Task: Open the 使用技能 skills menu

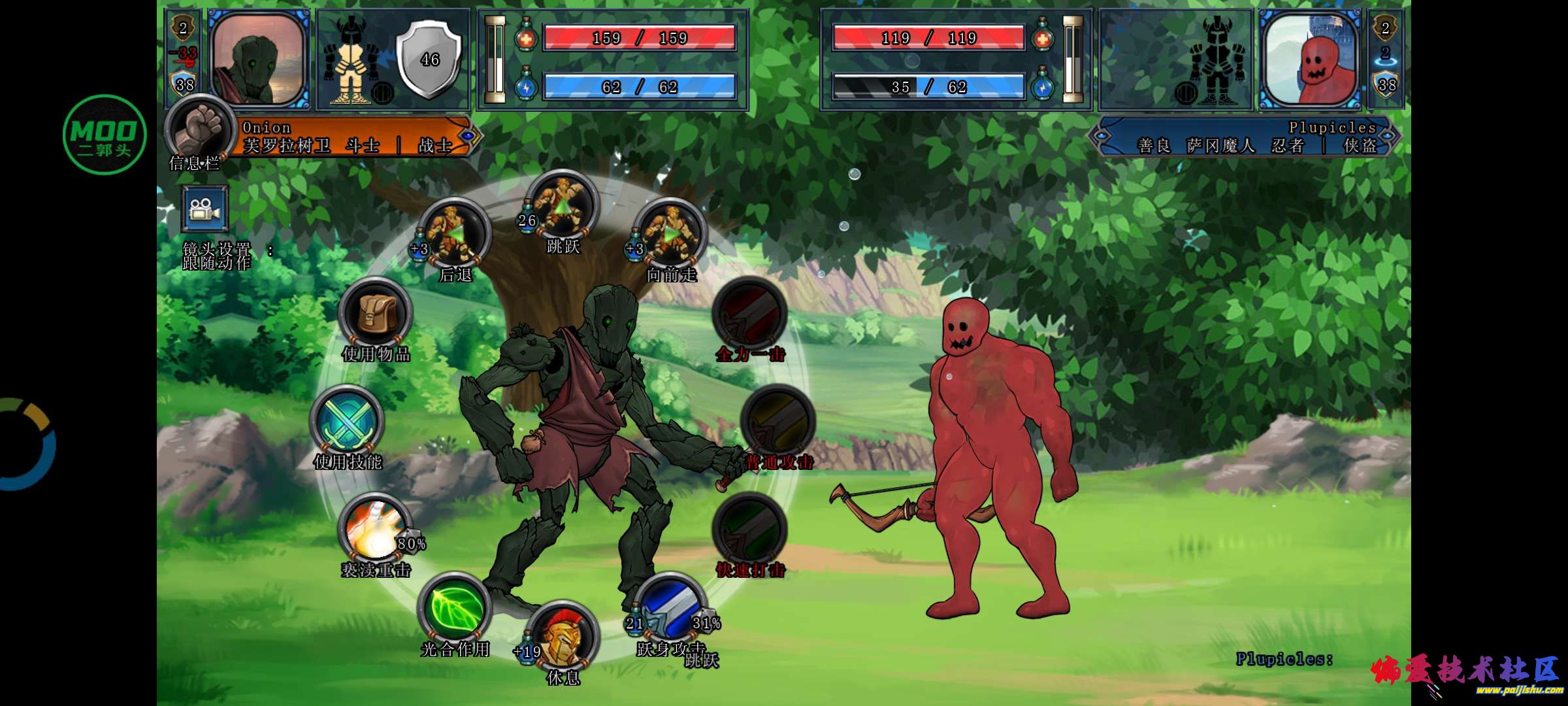Action: (347, 422)
